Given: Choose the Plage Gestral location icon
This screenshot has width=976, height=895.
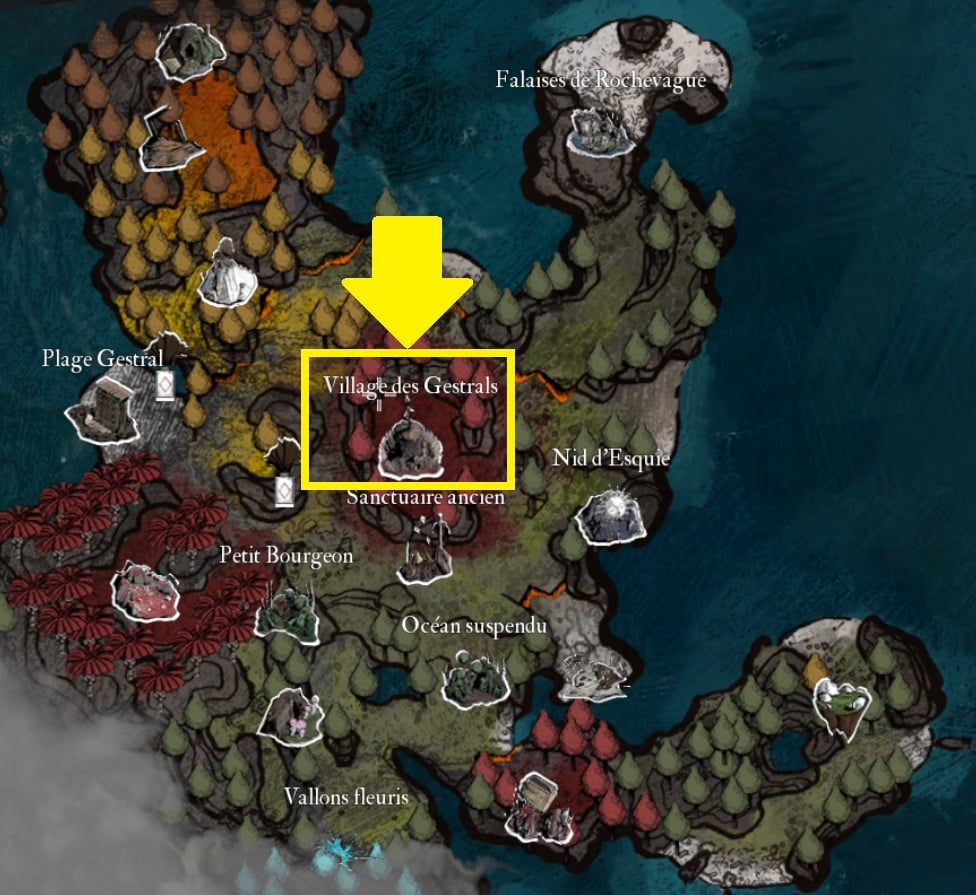Looking at the screenshot, I should [x=104, y=409].
